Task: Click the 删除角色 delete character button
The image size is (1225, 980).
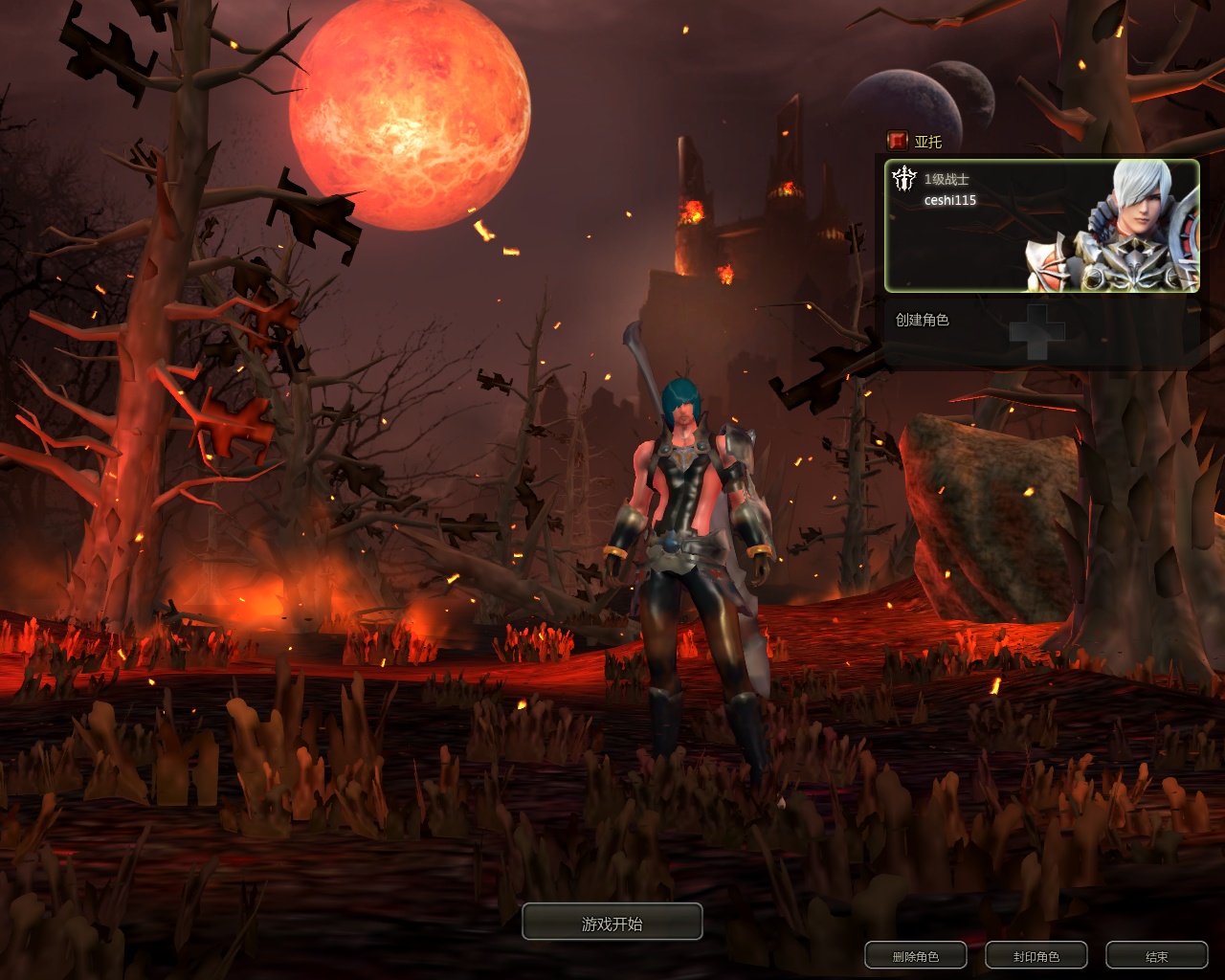Action: tap(915, 955)
